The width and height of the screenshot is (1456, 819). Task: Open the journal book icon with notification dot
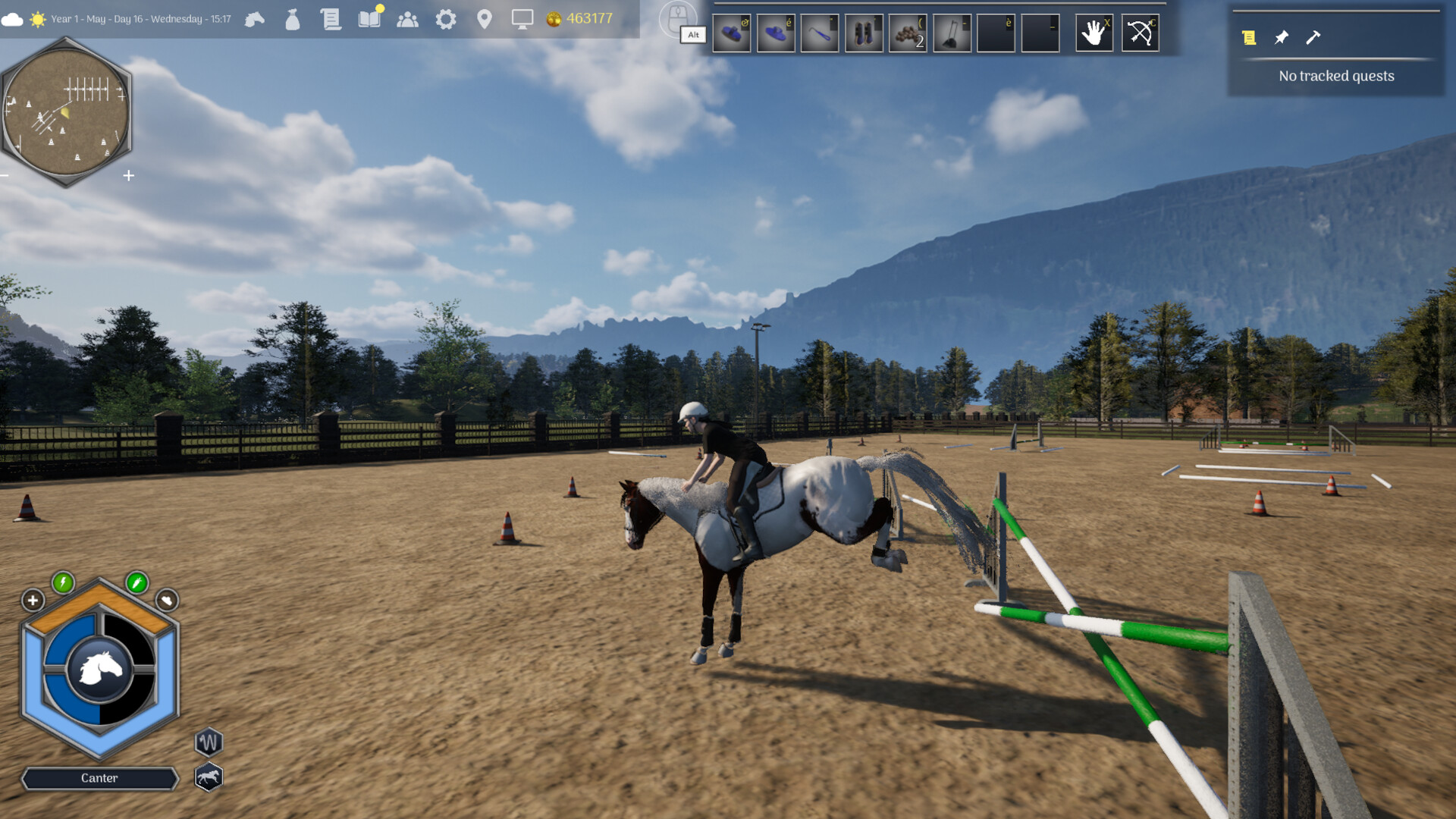click(369, 20)
